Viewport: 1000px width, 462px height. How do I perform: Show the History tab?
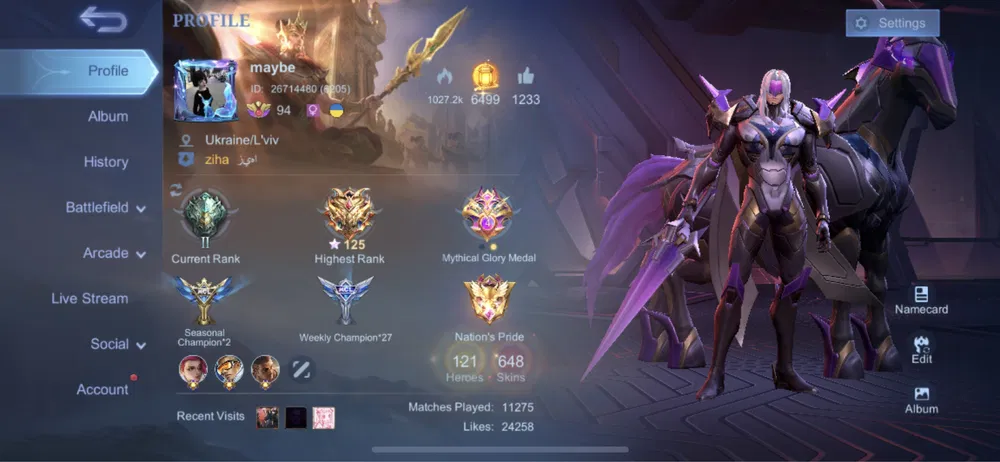click(106, 162)
